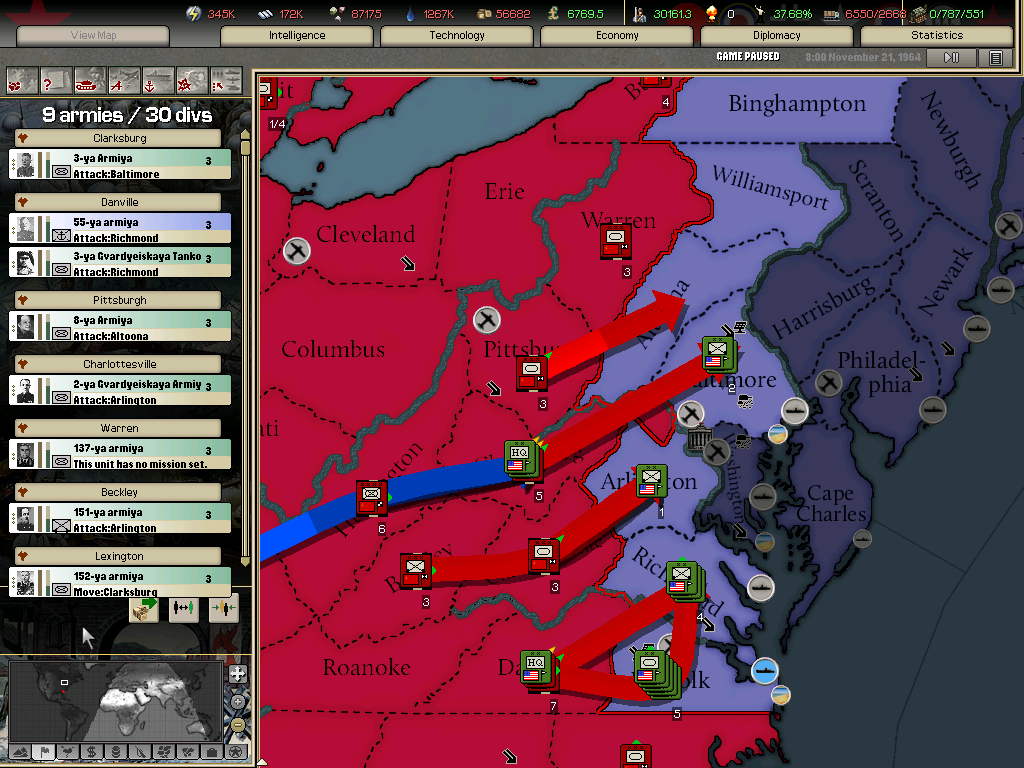Show land units with the tank icon
1024x768 pixels.
(x=89, y=78)
